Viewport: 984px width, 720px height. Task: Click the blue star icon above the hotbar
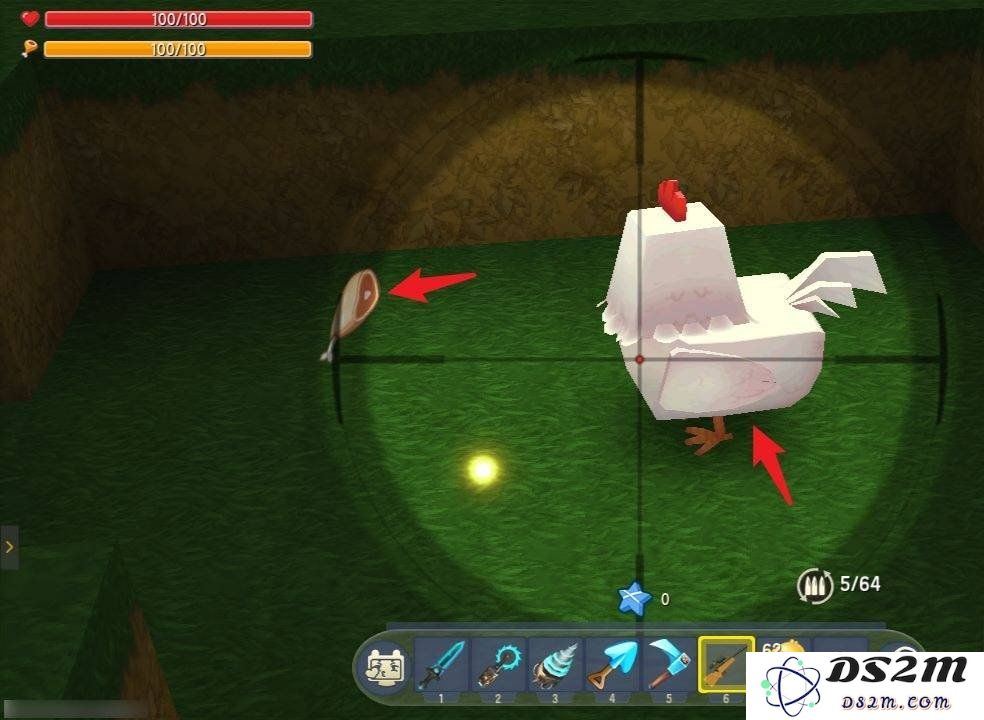pos(633,599)
